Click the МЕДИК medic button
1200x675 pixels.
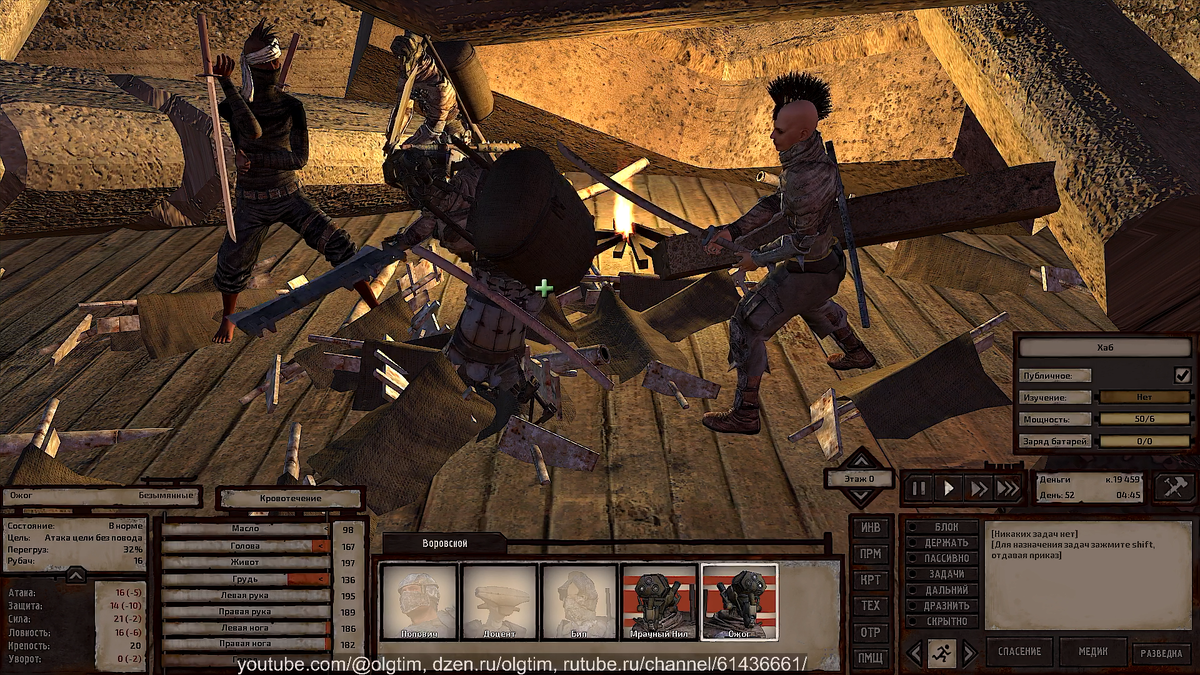pos(1092,652)
